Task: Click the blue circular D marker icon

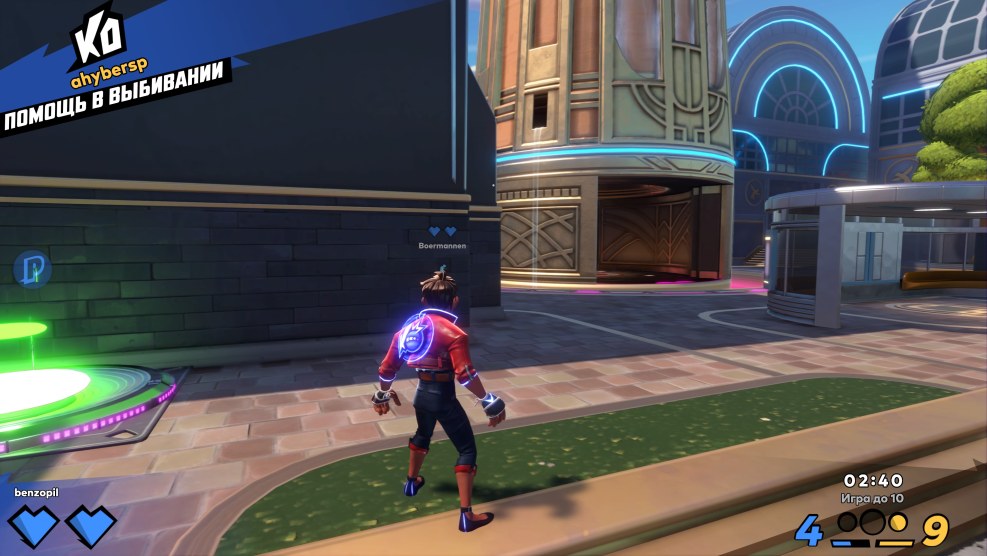Action: (32, 268)
